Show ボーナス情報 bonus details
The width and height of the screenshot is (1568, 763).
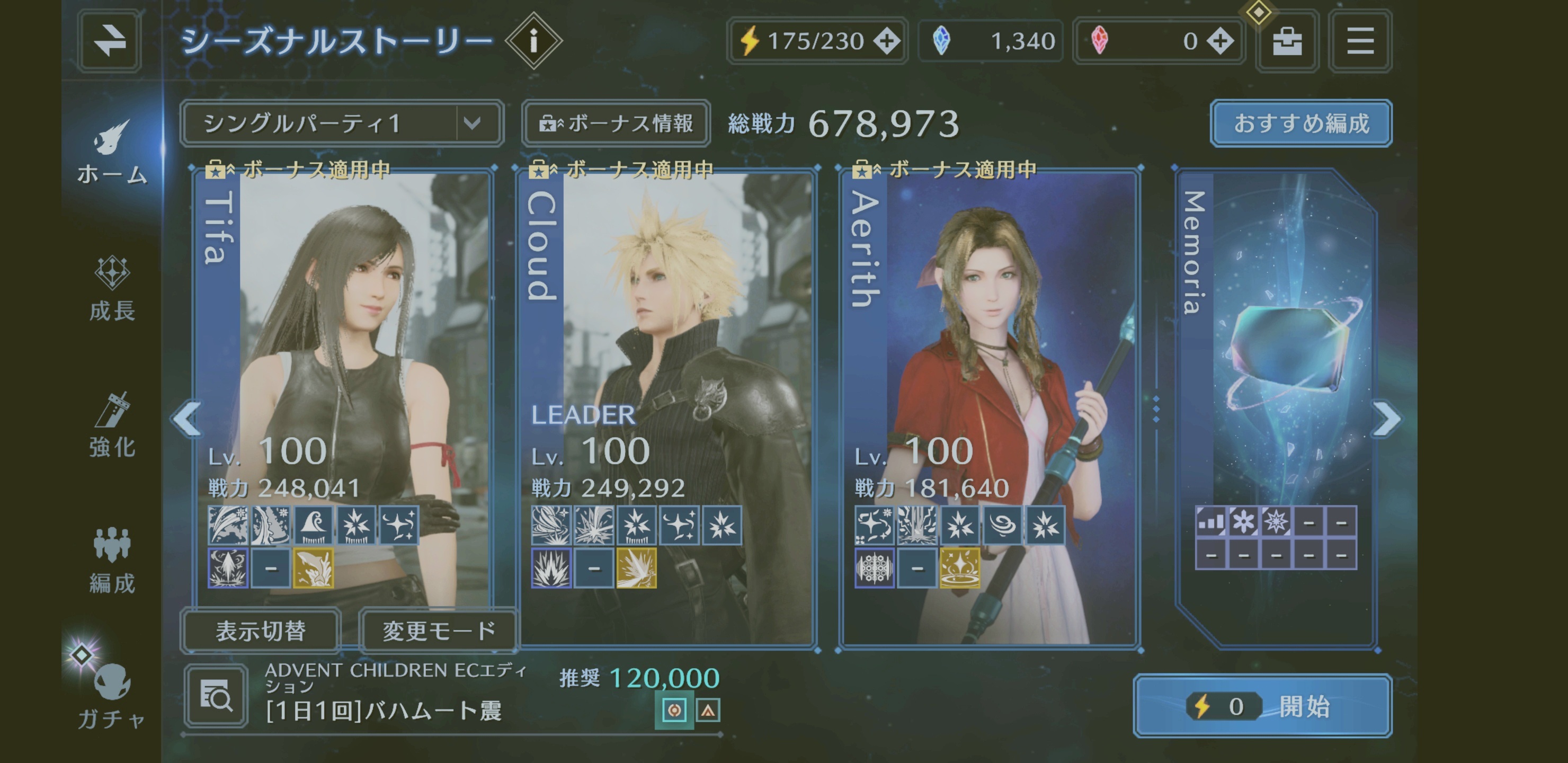616,123
